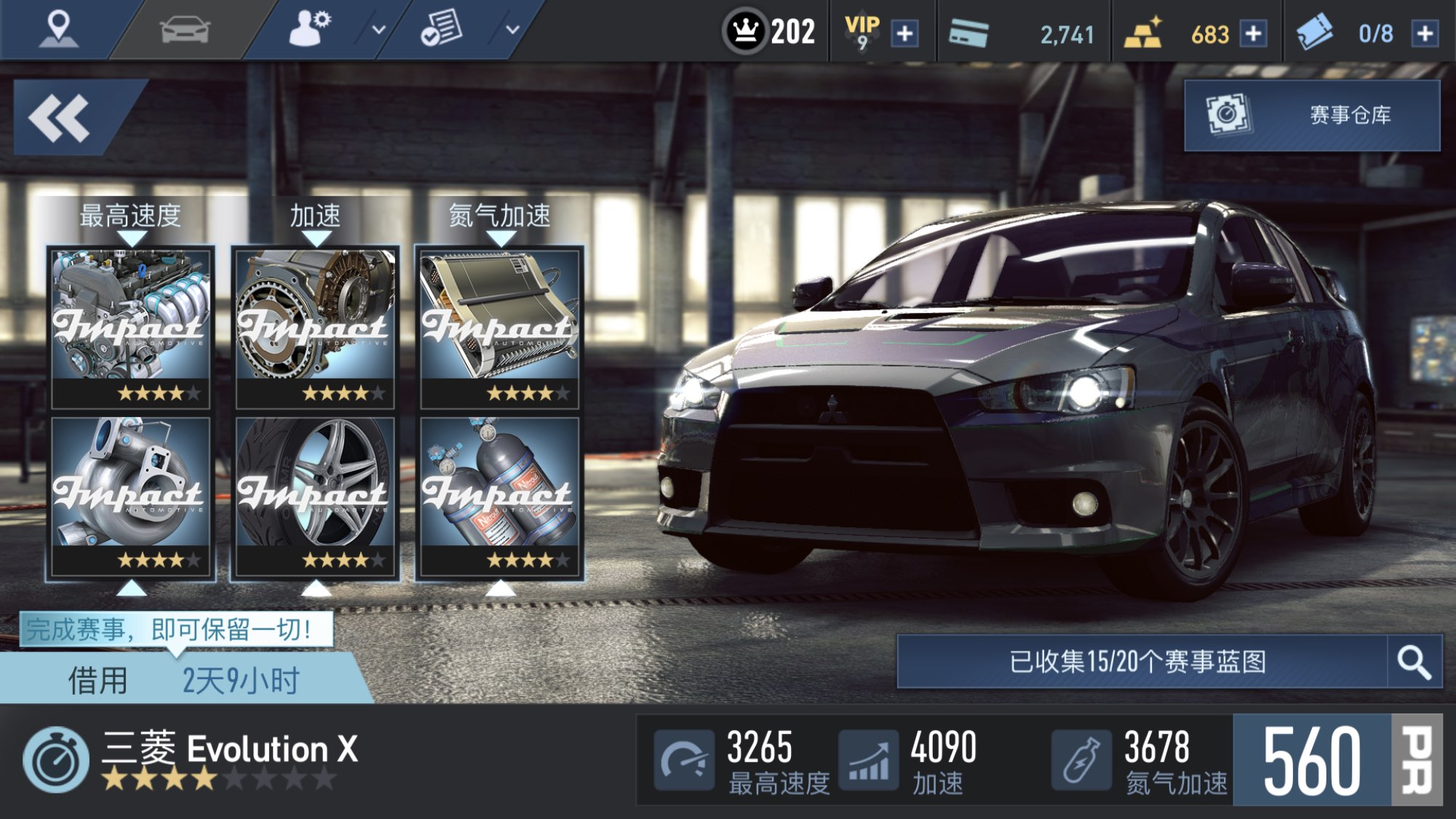
Task: Select the nitro bottles part slot
Action: [500, 496]
